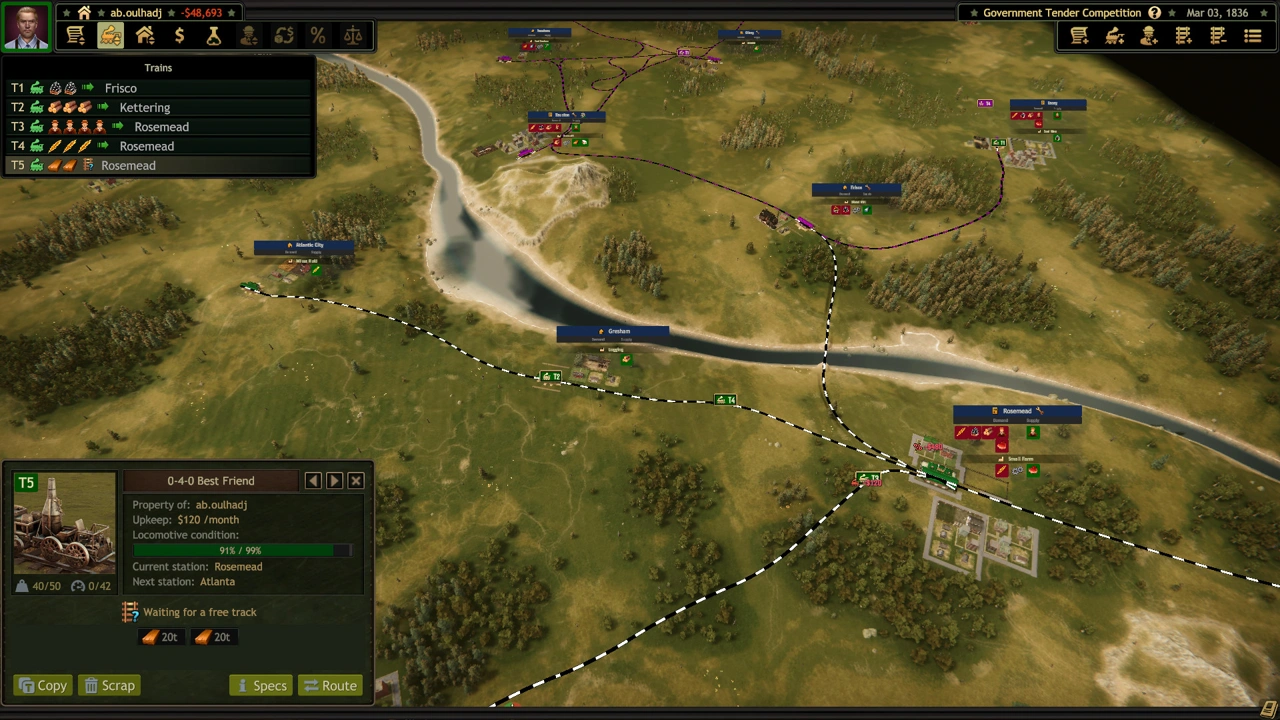Close the train details panel
Screen dimensions: 1280x720
pyautogui.click(x=356, y=481)
